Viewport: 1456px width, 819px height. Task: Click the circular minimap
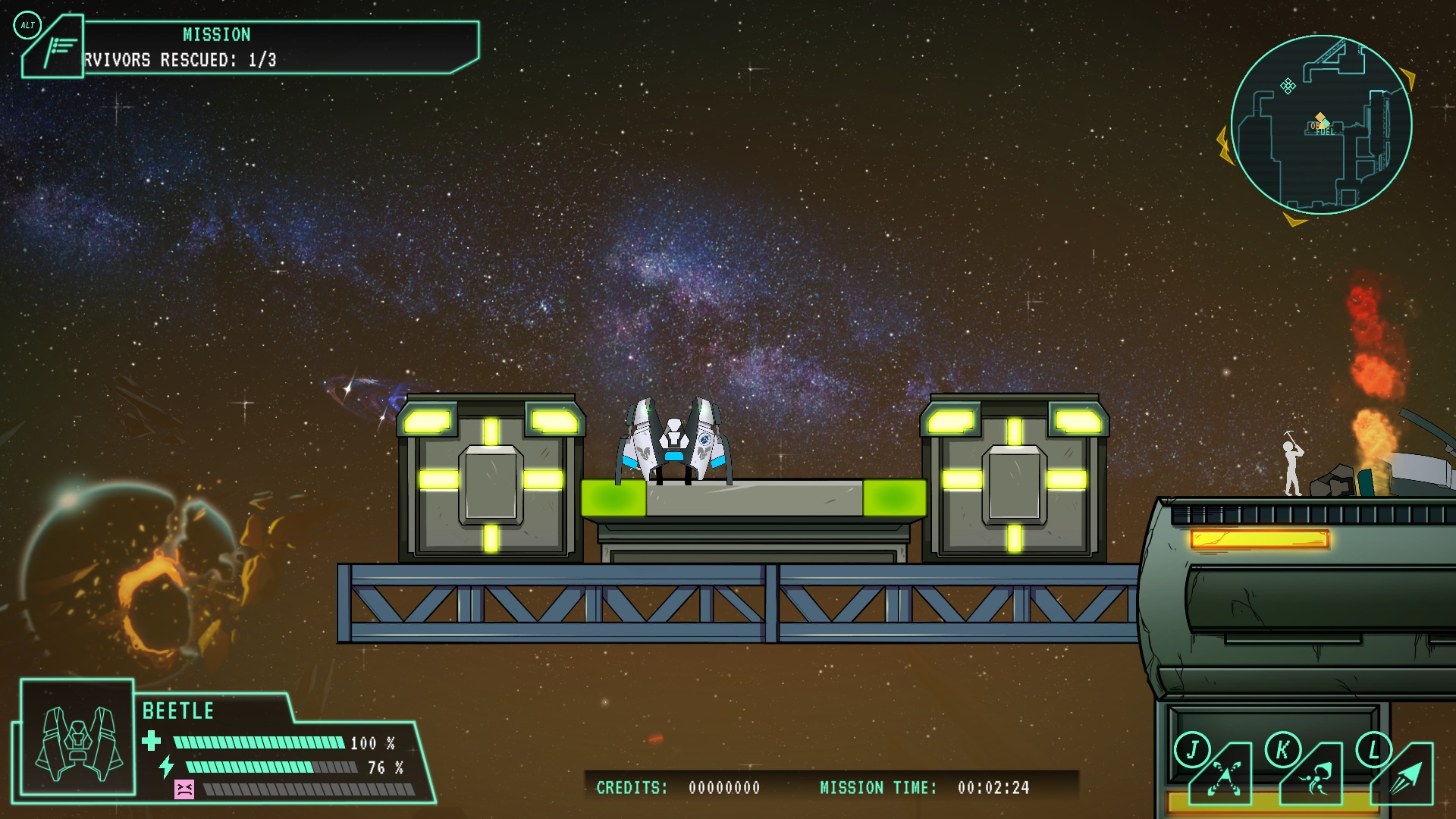tap(1320, 125)
